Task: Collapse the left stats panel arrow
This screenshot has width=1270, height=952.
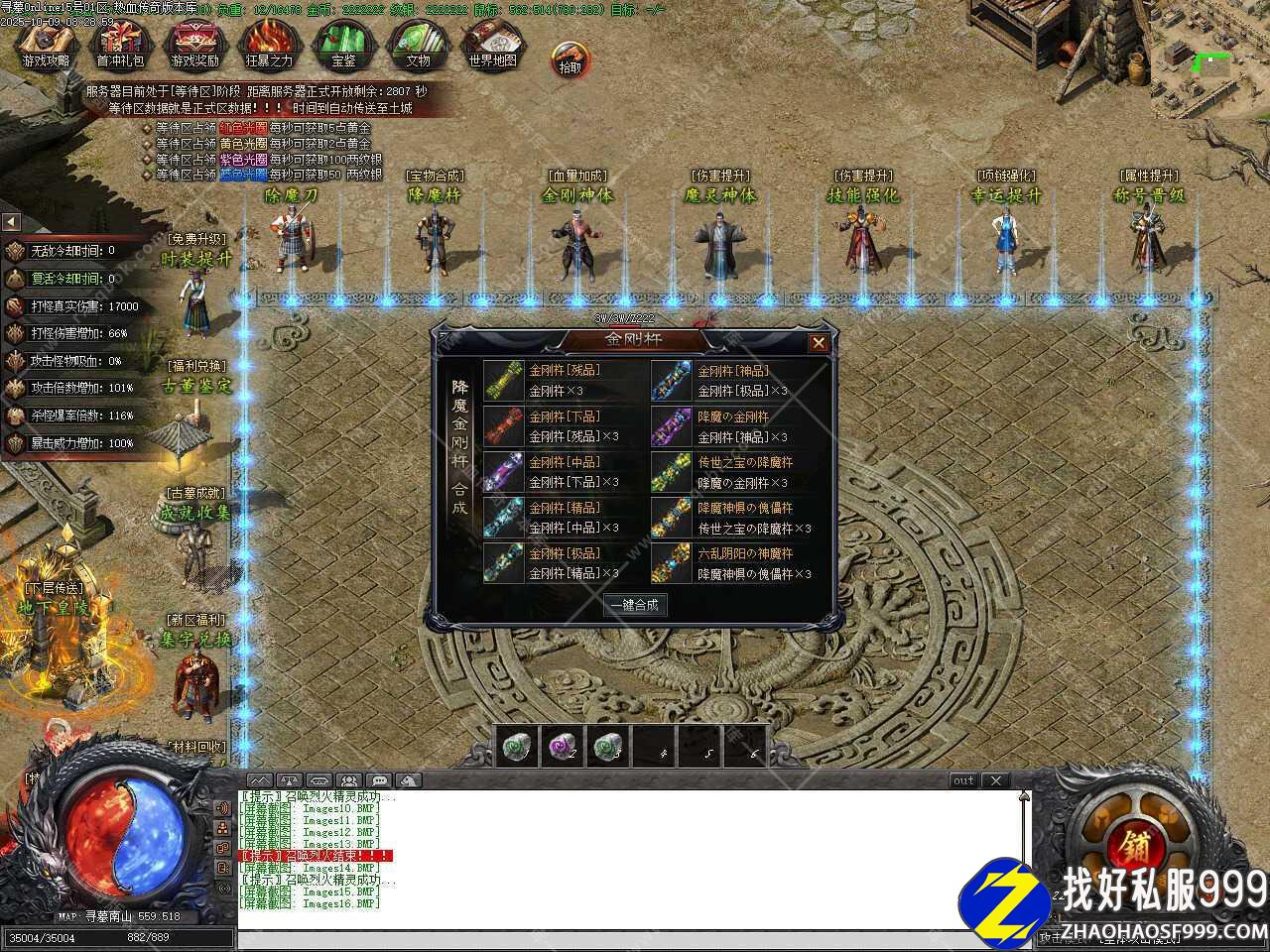Action: pyautogui.click(x=11, y=222)
